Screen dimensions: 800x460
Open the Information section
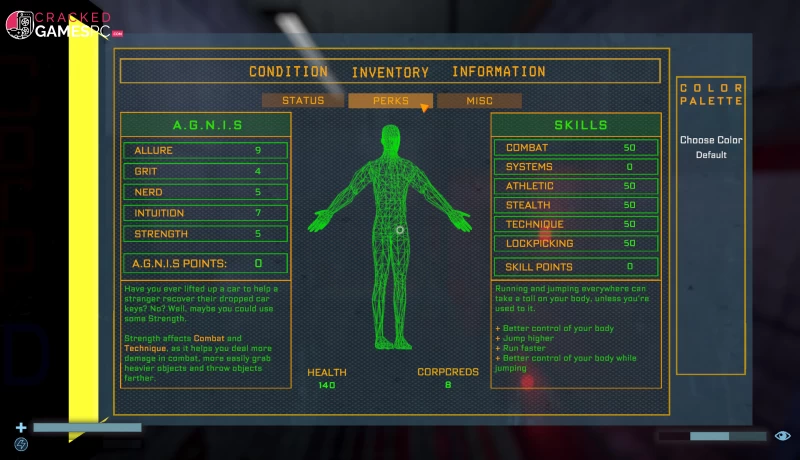pyautogui.click(x=498, y=72)
